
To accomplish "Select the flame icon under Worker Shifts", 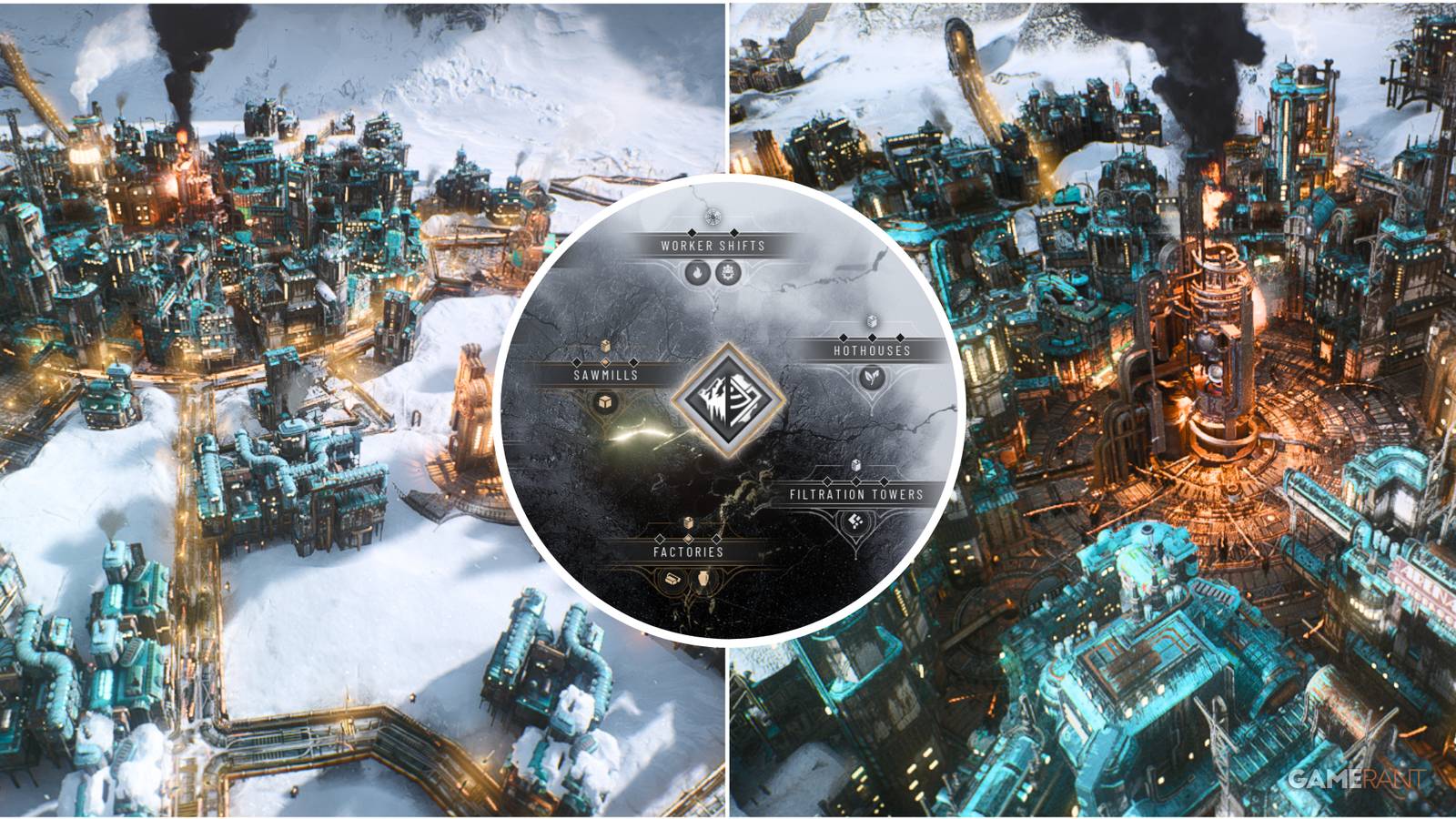I will coord(698,273).
